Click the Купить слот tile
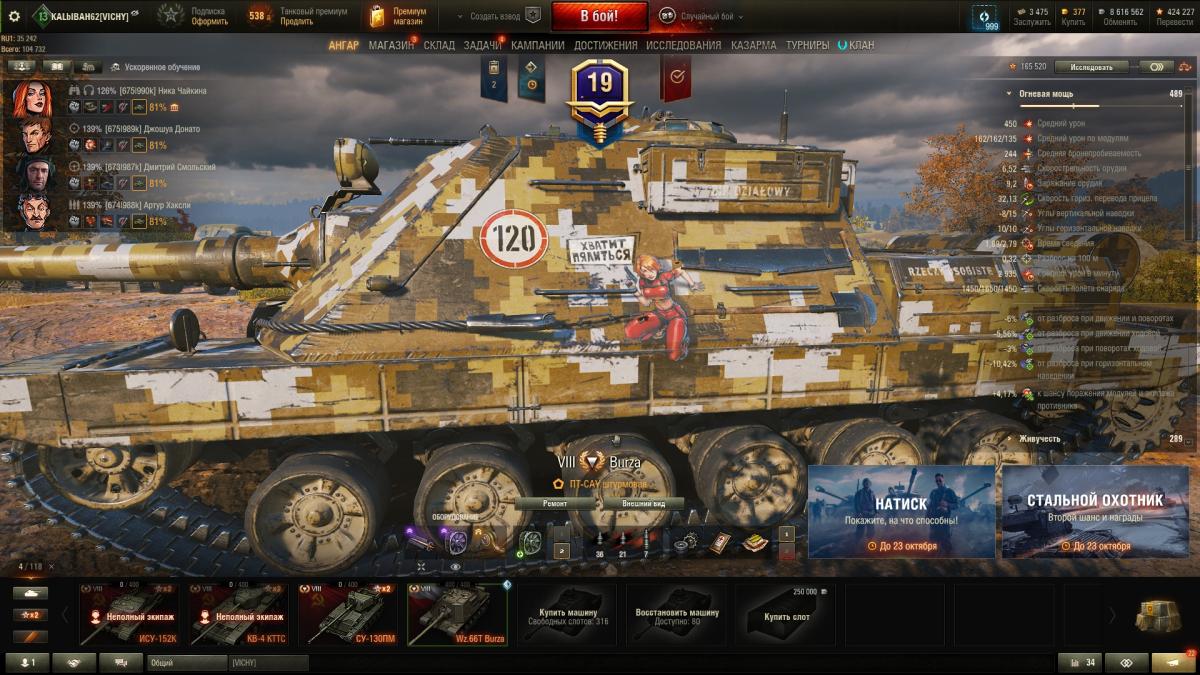1200x675 pixels. pos(786,614)
